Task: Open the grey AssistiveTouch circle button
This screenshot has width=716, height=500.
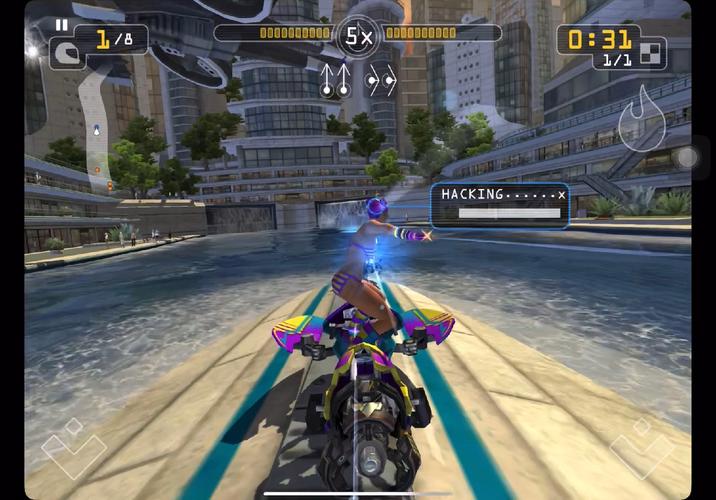Action: point(687,157)
